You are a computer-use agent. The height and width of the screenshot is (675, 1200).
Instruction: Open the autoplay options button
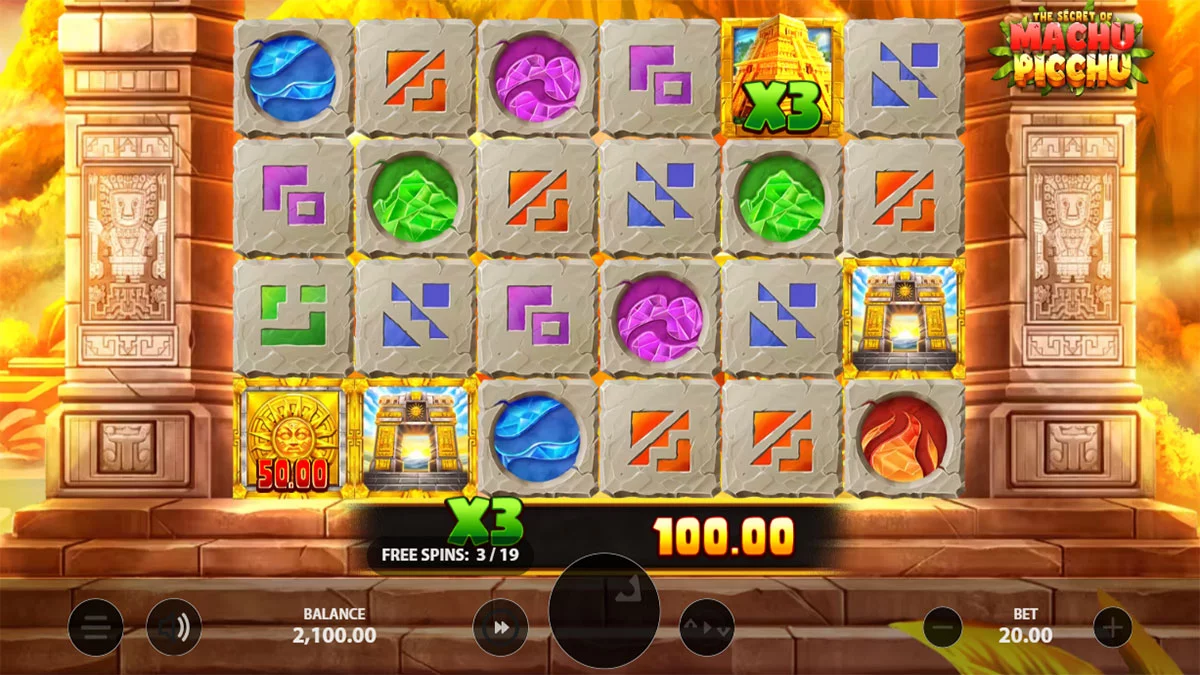coord(707,628)
